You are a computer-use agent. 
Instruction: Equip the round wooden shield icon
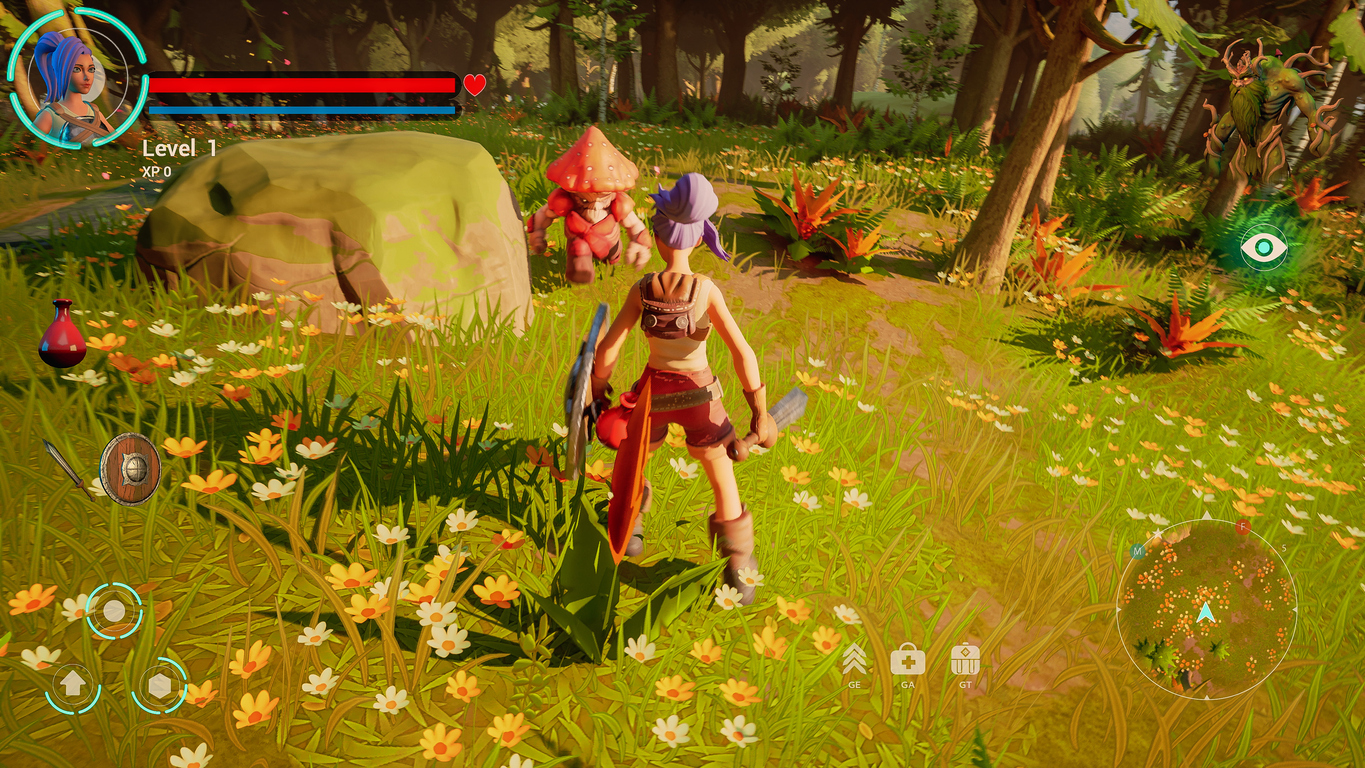tap(132, 468)
